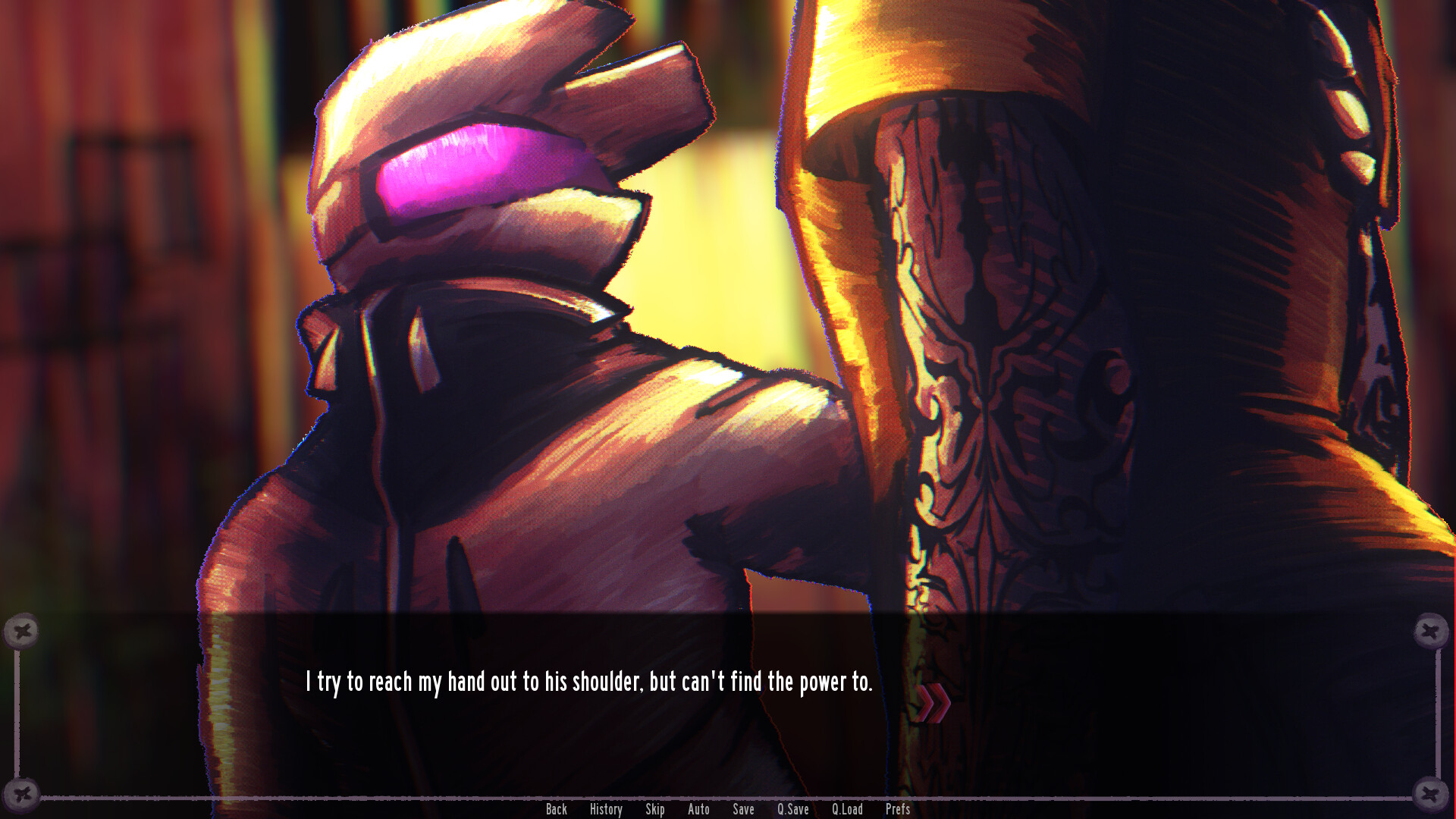Open the Prefs screen

pos(898,809)
